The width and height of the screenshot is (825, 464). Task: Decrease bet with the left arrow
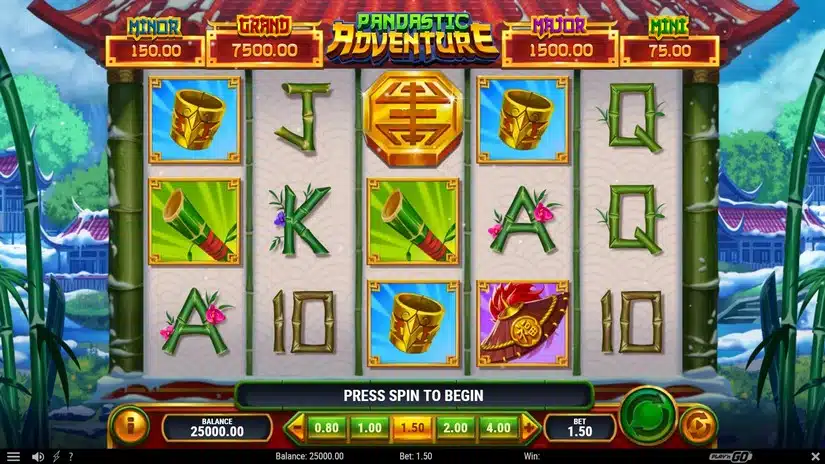pyautogui.click(x=295, y=428)
